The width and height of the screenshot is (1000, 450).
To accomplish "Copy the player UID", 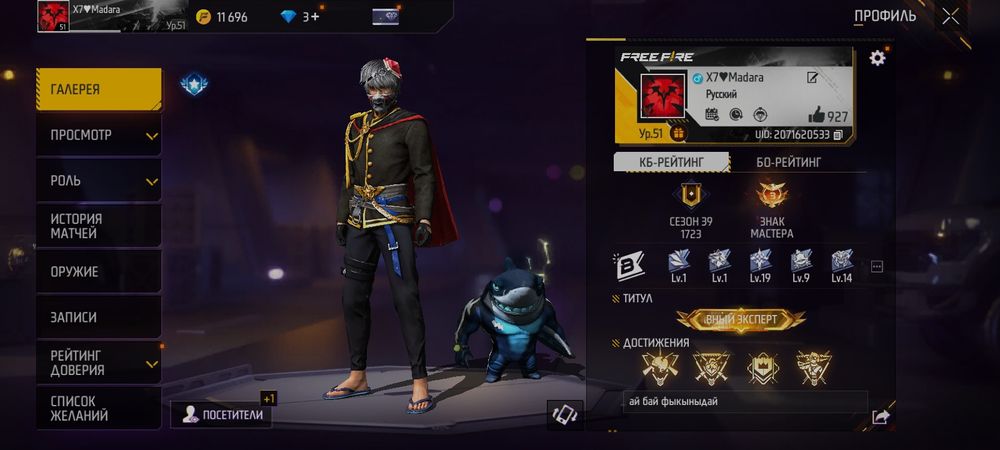I will coord(838,134).
